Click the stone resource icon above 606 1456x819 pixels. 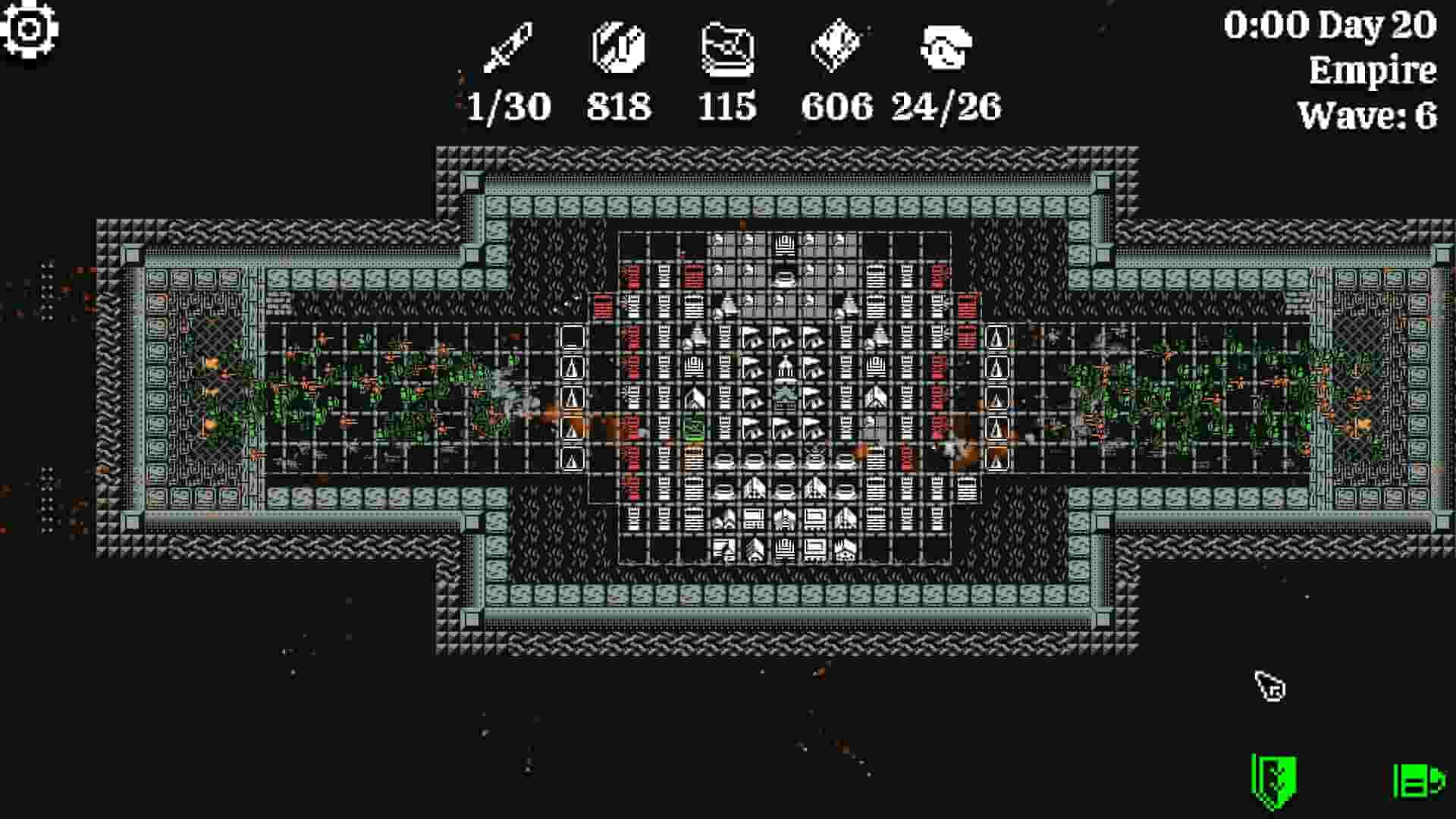point(836,44)
